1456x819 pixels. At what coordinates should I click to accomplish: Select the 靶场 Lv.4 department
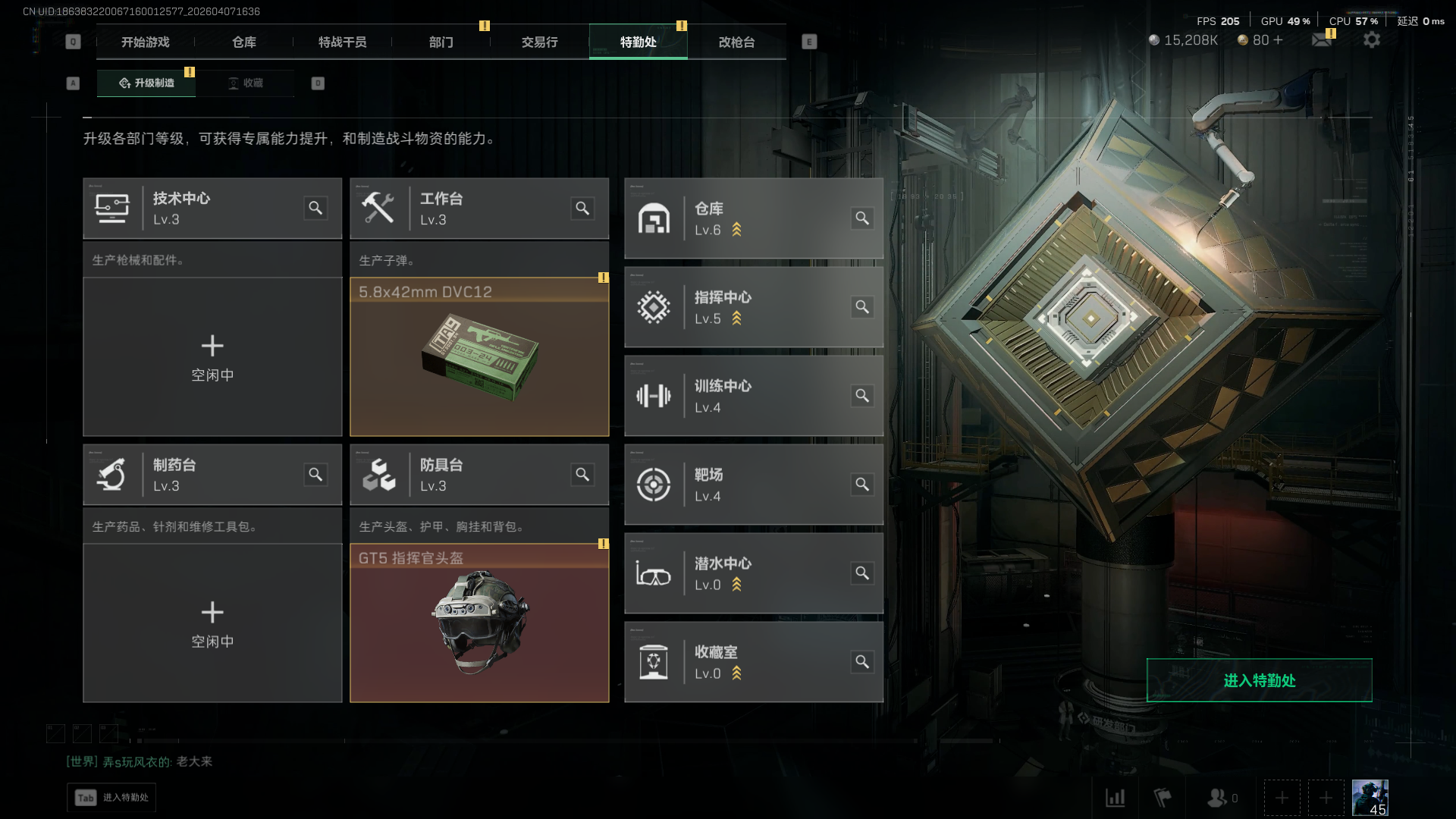click(753, 485)
